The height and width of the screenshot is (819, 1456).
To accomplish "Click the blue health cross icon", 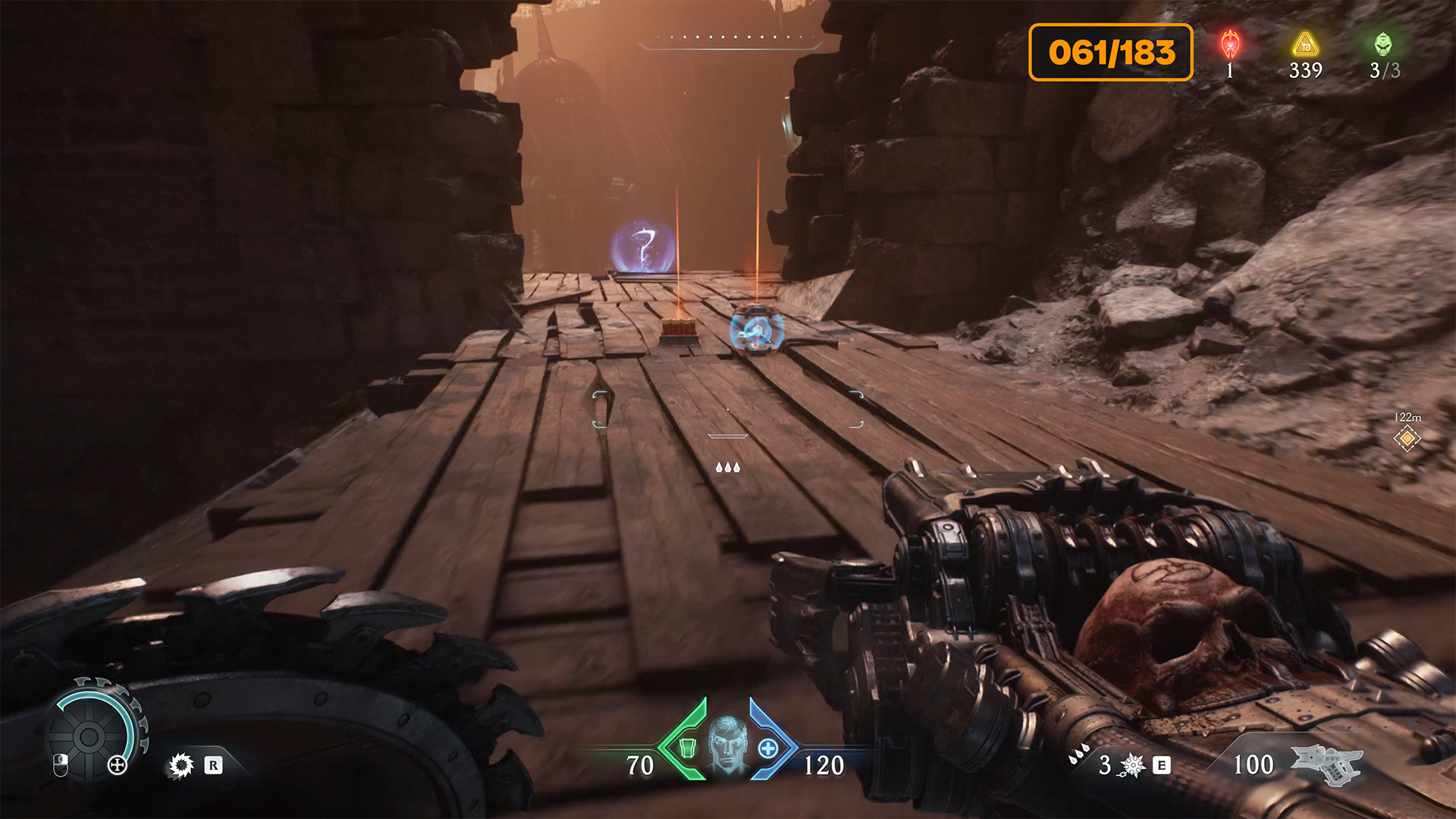I will pos(768,748).
